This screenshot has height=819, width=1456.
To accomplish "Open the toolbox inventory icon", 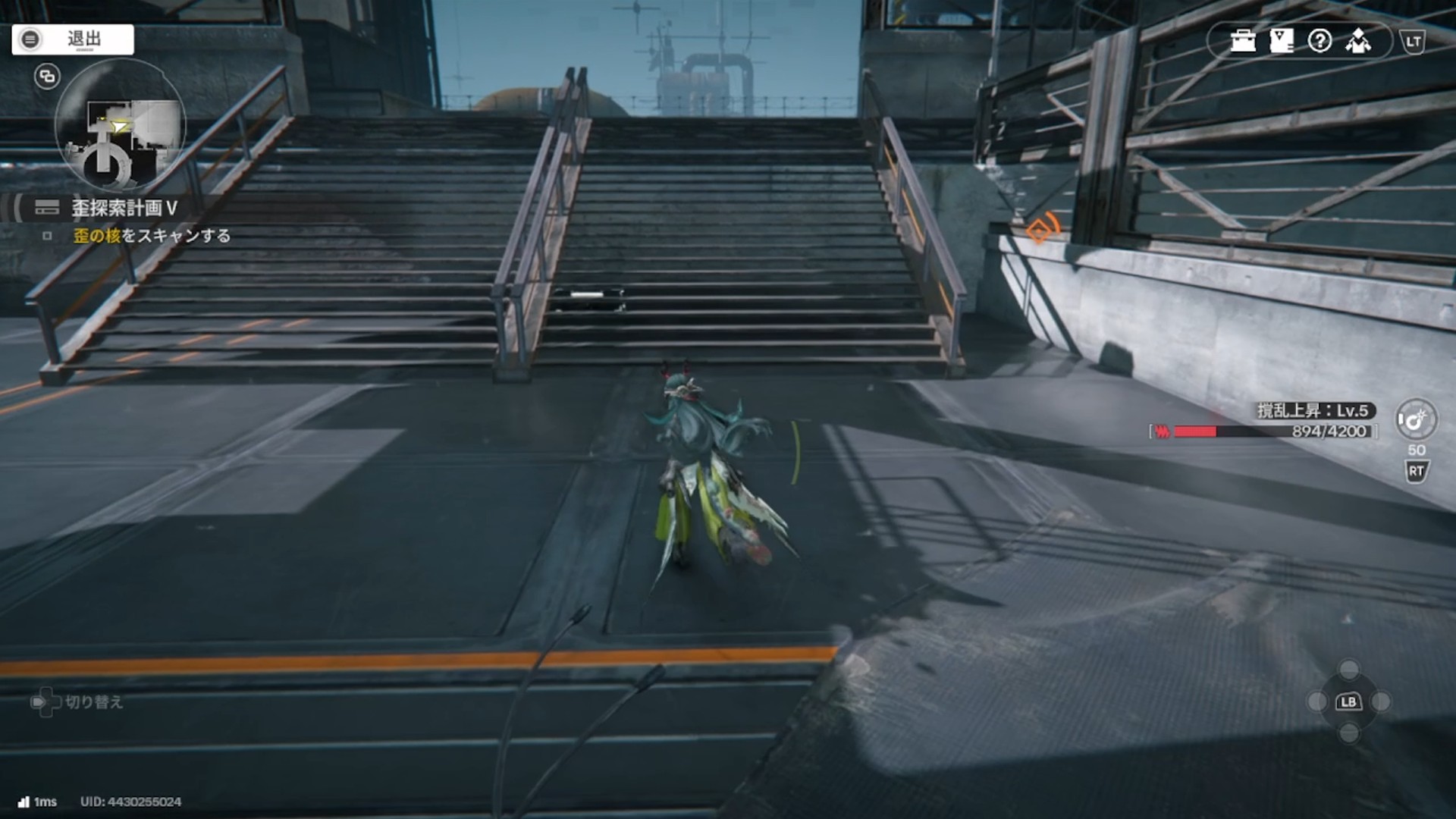I will [1243, 41].
